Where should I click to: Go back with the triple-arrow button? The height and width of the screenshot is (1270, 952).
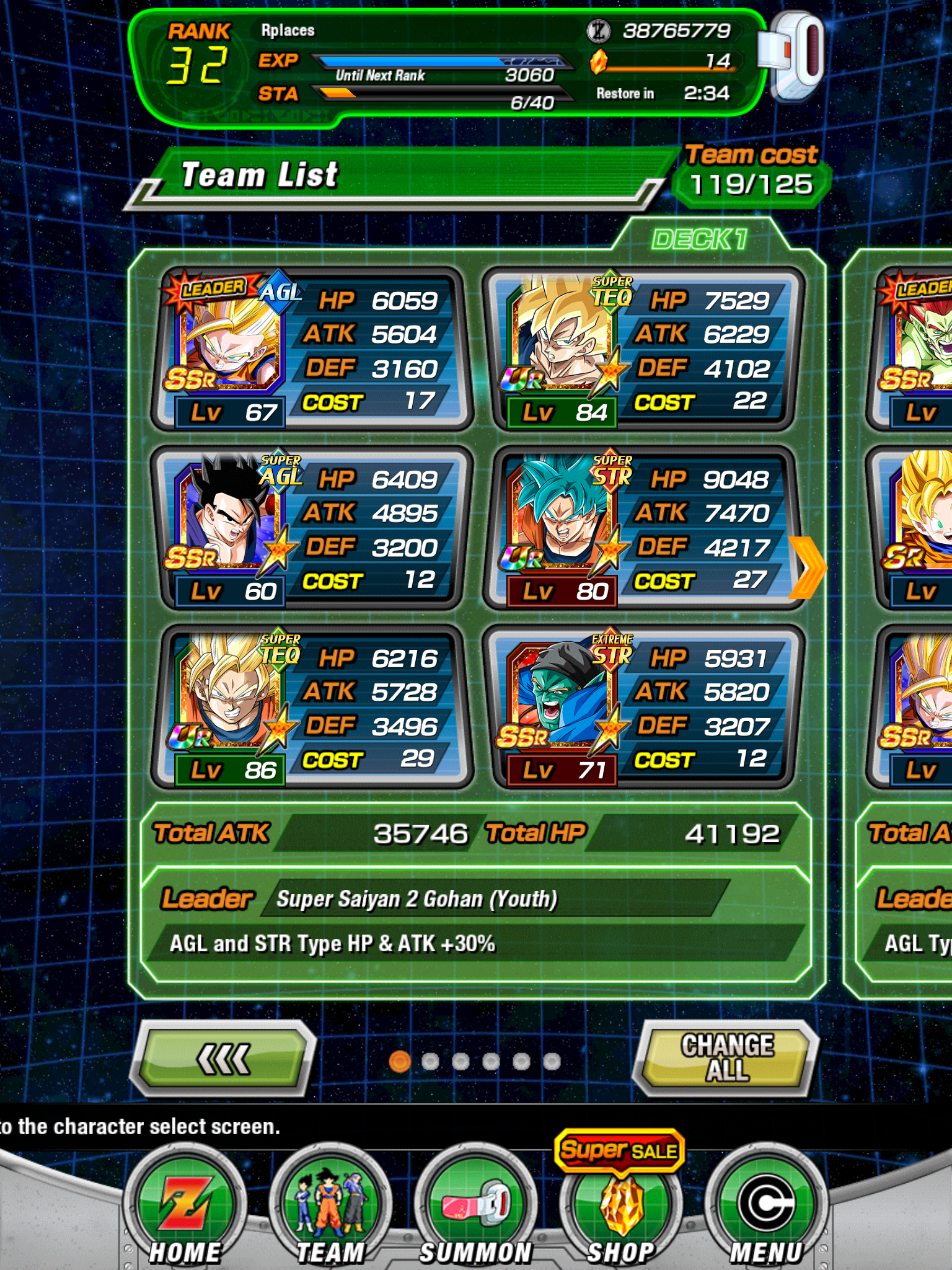[224, 1058]
